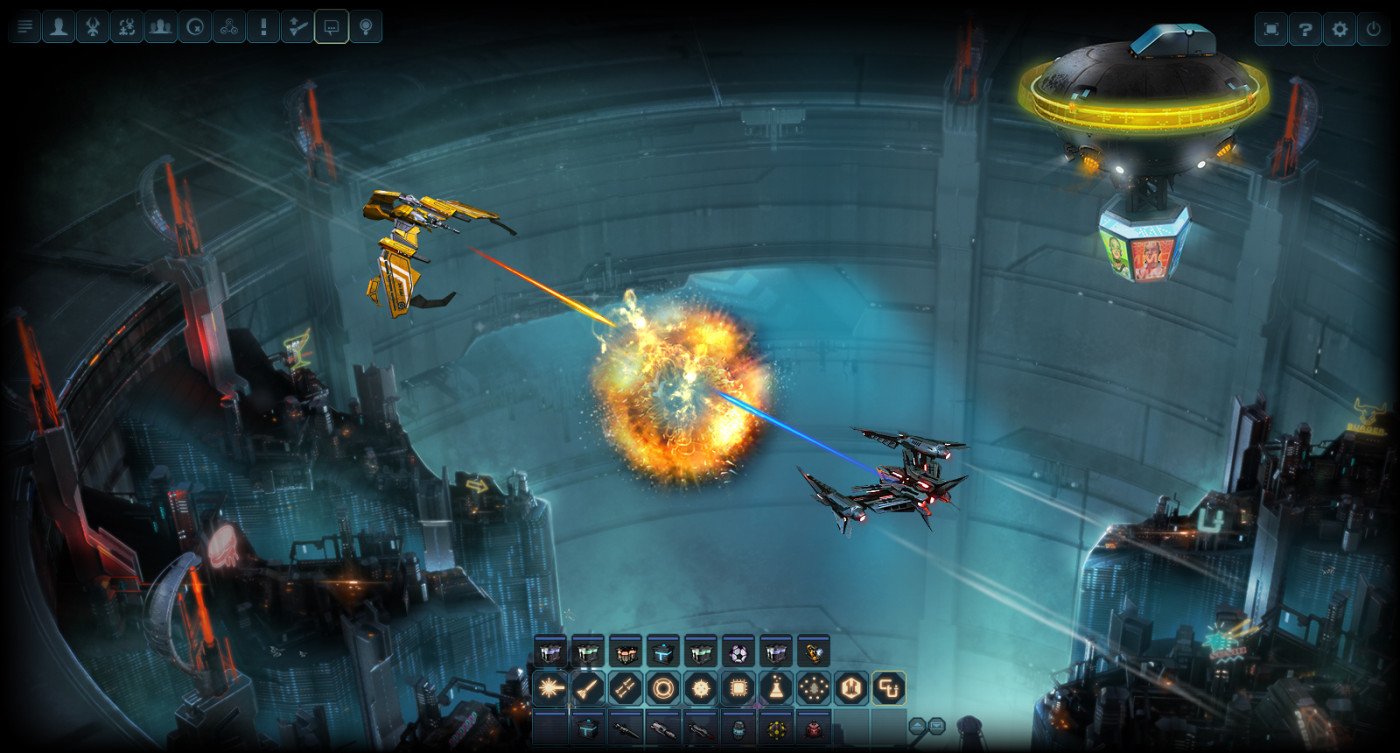1400x753 pixels.
Task: Activate the CPU chip ability icon
Action: (x=739, y=688)
